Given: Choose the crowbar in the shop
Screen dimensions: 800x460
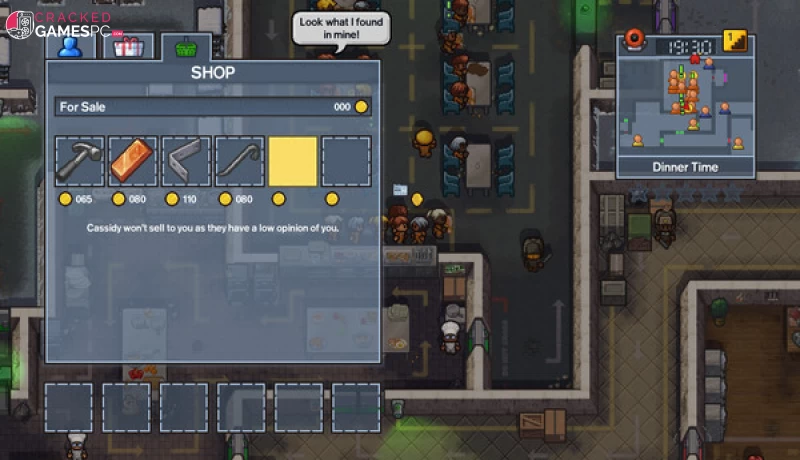Looking at the screenshot, I should 240,162.
